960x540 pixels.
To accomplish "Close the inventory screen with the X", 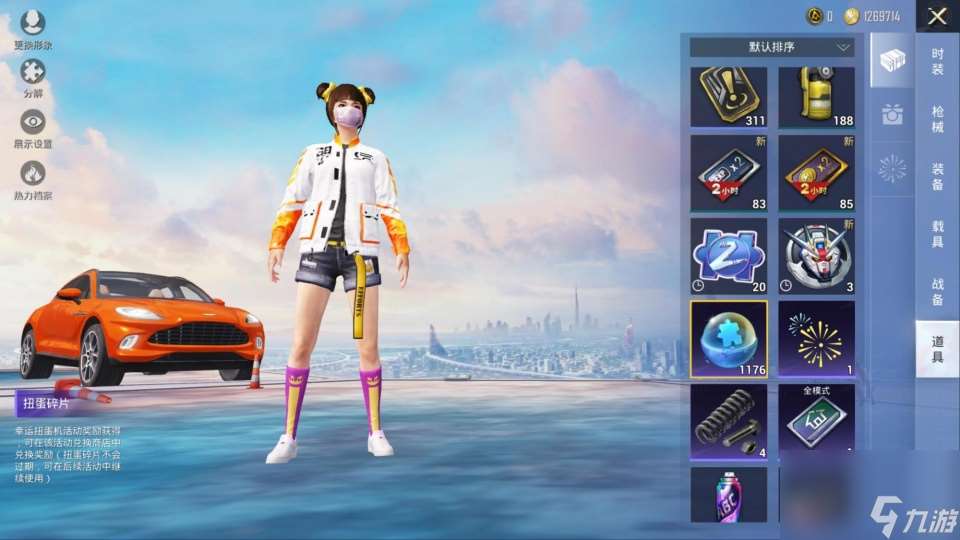I will 937,16.
